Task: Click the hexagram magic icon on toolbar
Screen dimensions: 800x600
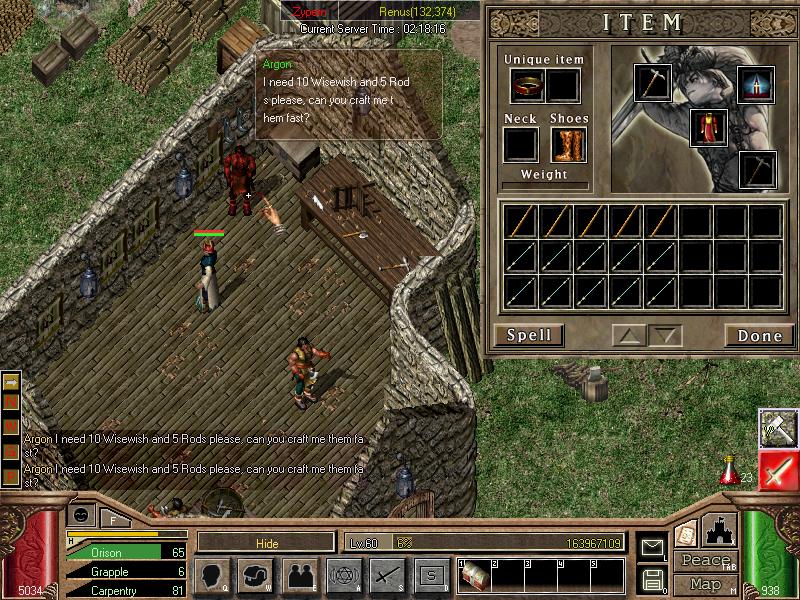Action: [342, 575]
